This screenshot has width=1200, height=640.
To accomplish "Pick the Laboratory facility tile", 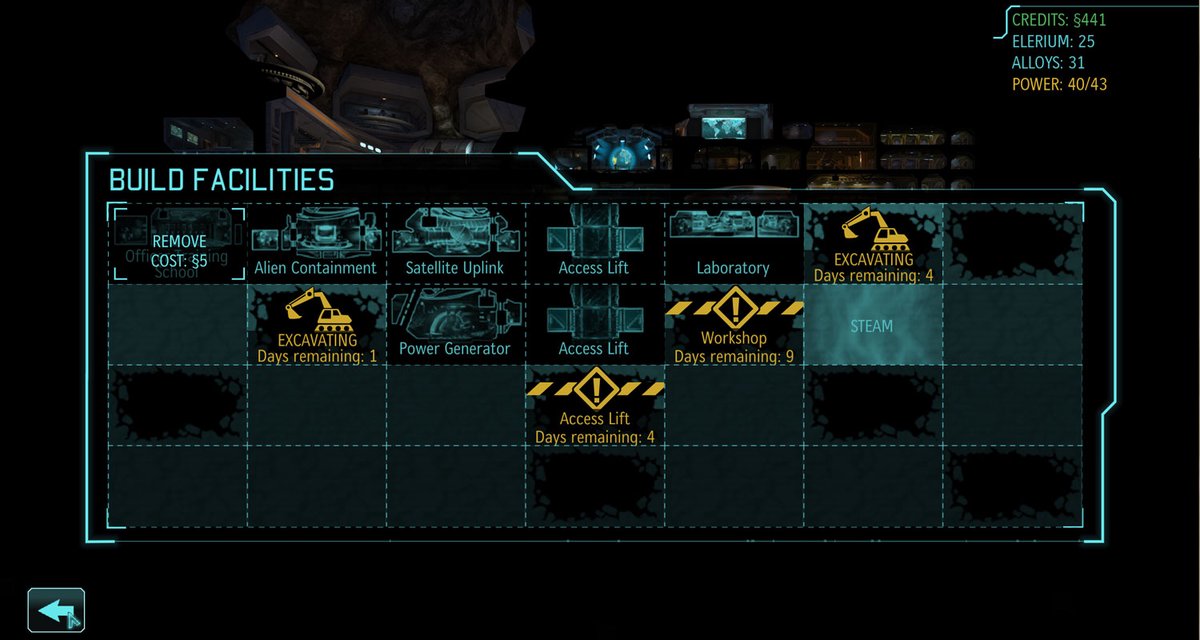I will pos(733,244).
